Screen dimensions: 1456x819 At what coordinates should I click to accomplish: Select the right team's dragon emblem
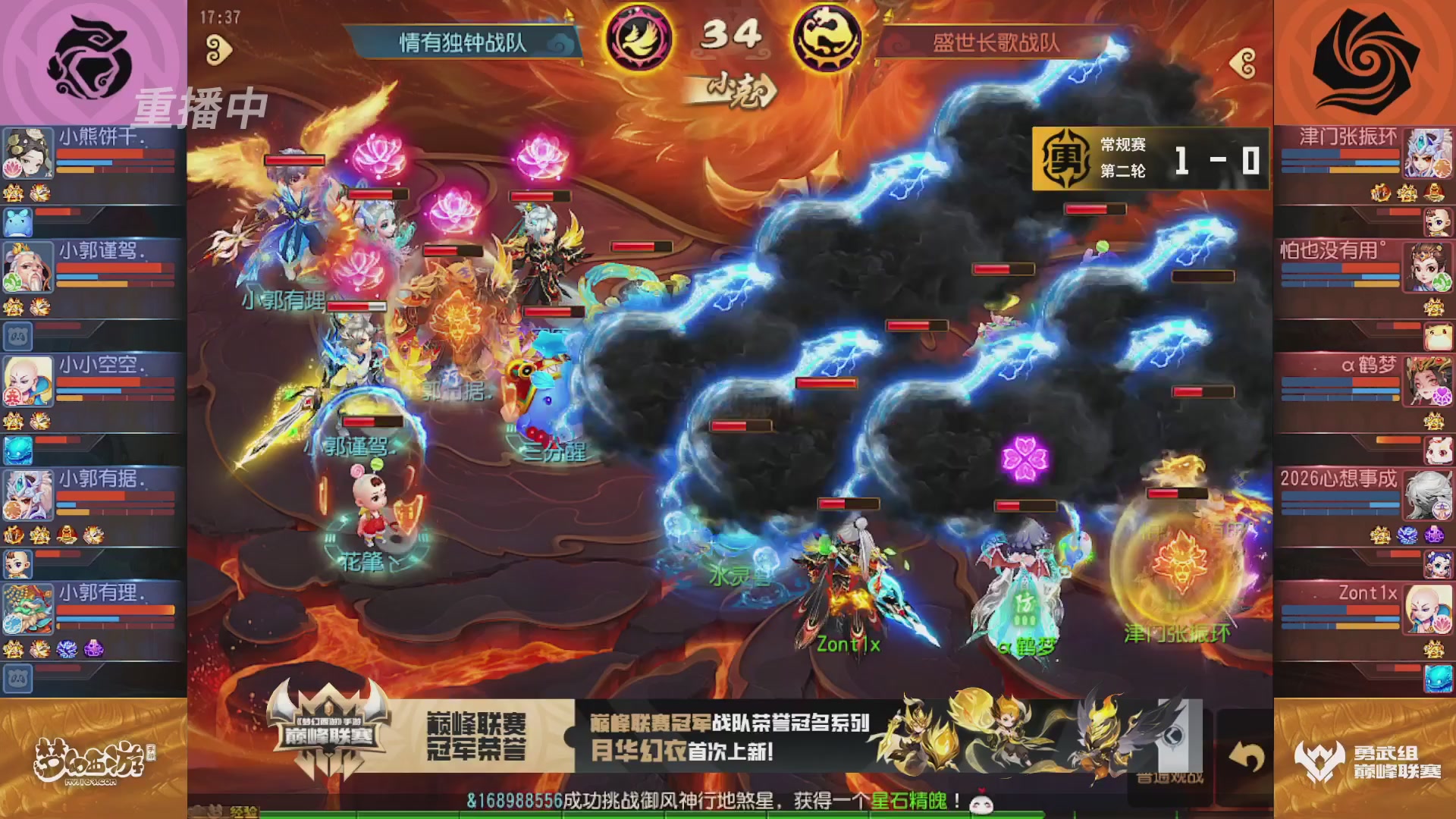pos(830,36)
